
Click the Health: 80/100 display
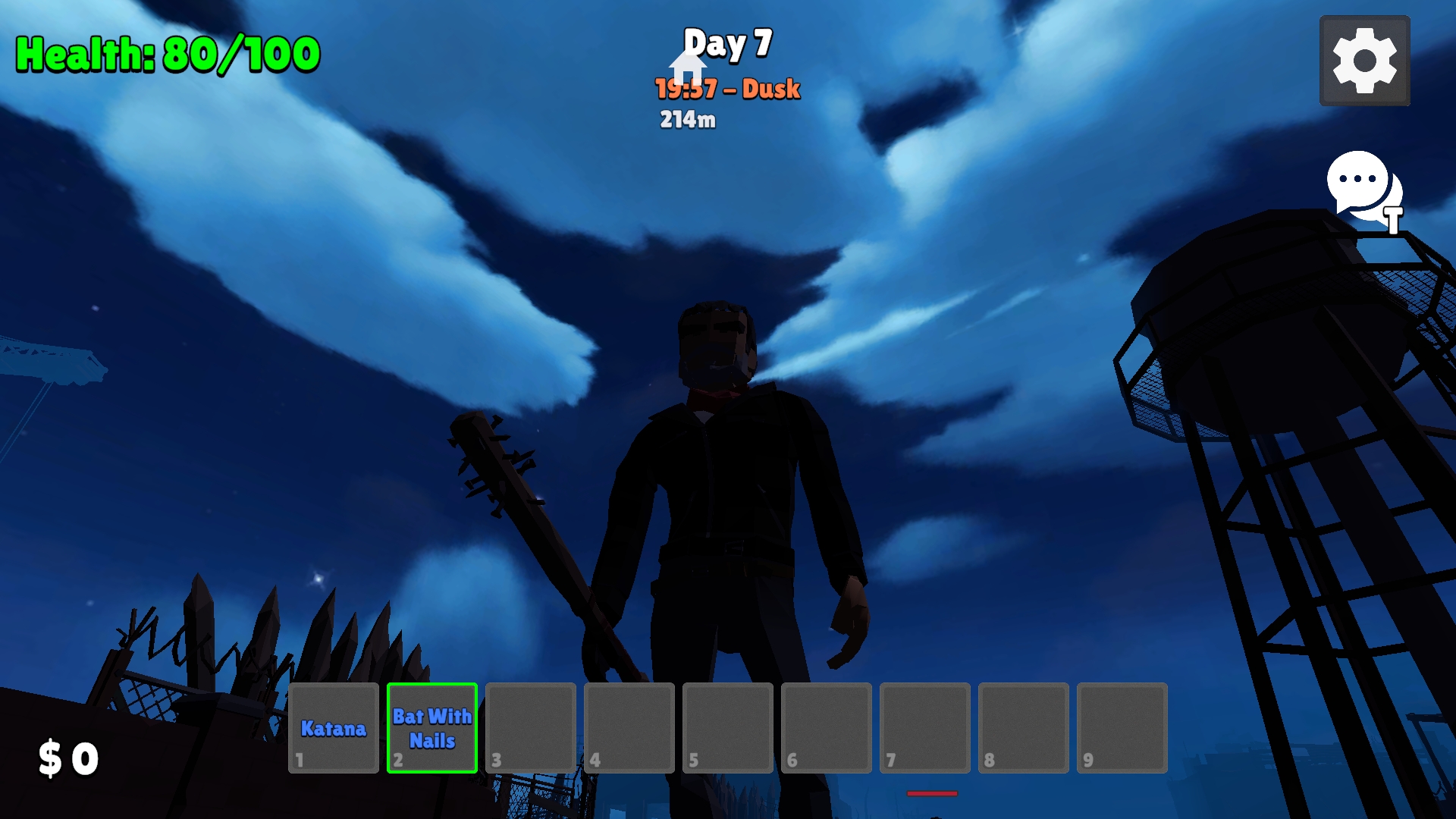click(165, 53)
